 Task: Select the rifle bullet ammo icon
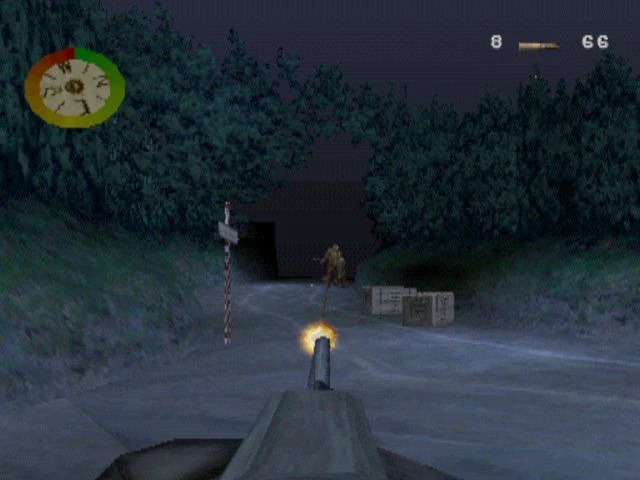[x=538, y=44]
